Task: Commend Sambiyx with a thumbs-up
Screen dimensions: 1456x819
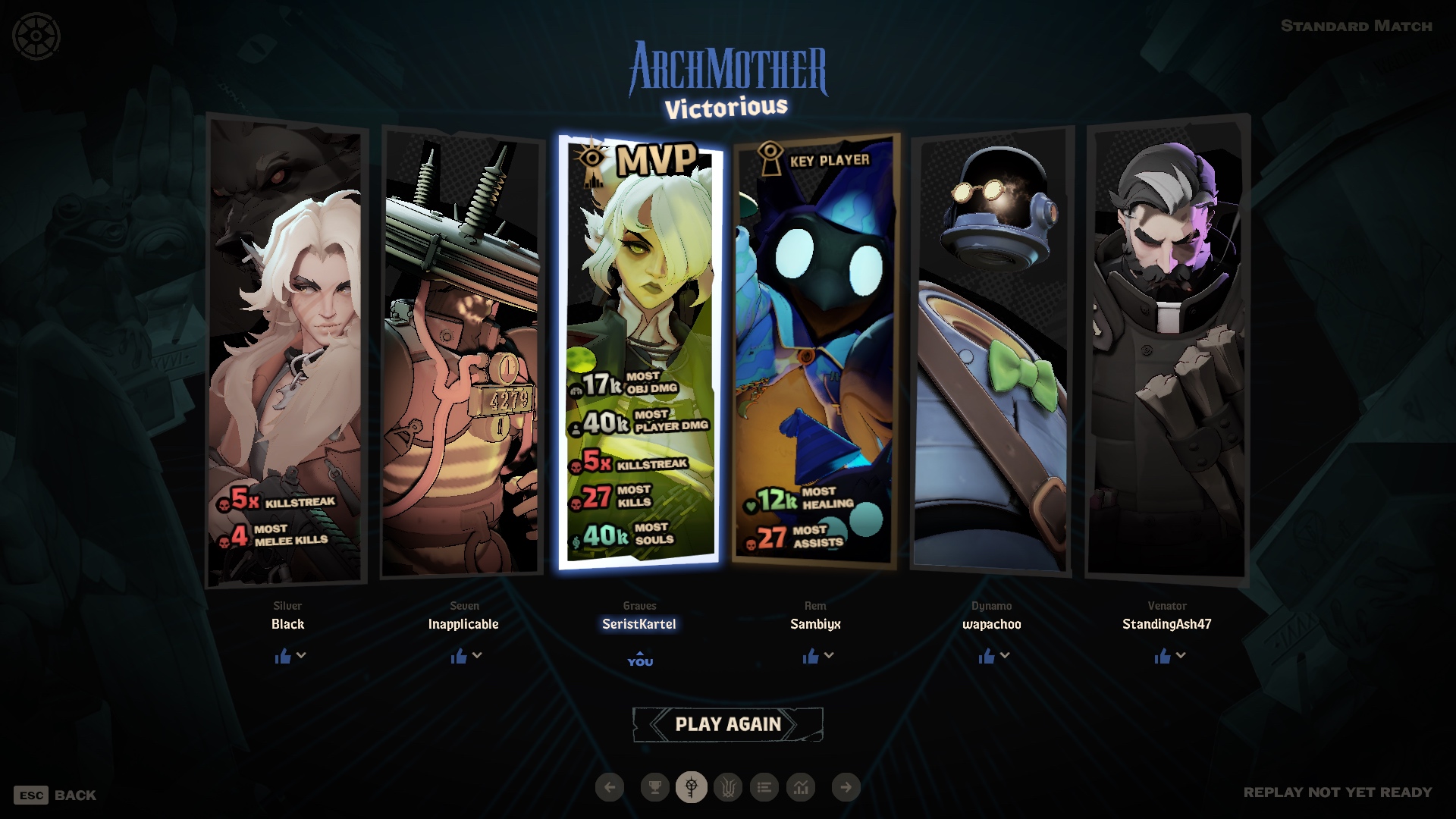Action: tap(811, 656)
